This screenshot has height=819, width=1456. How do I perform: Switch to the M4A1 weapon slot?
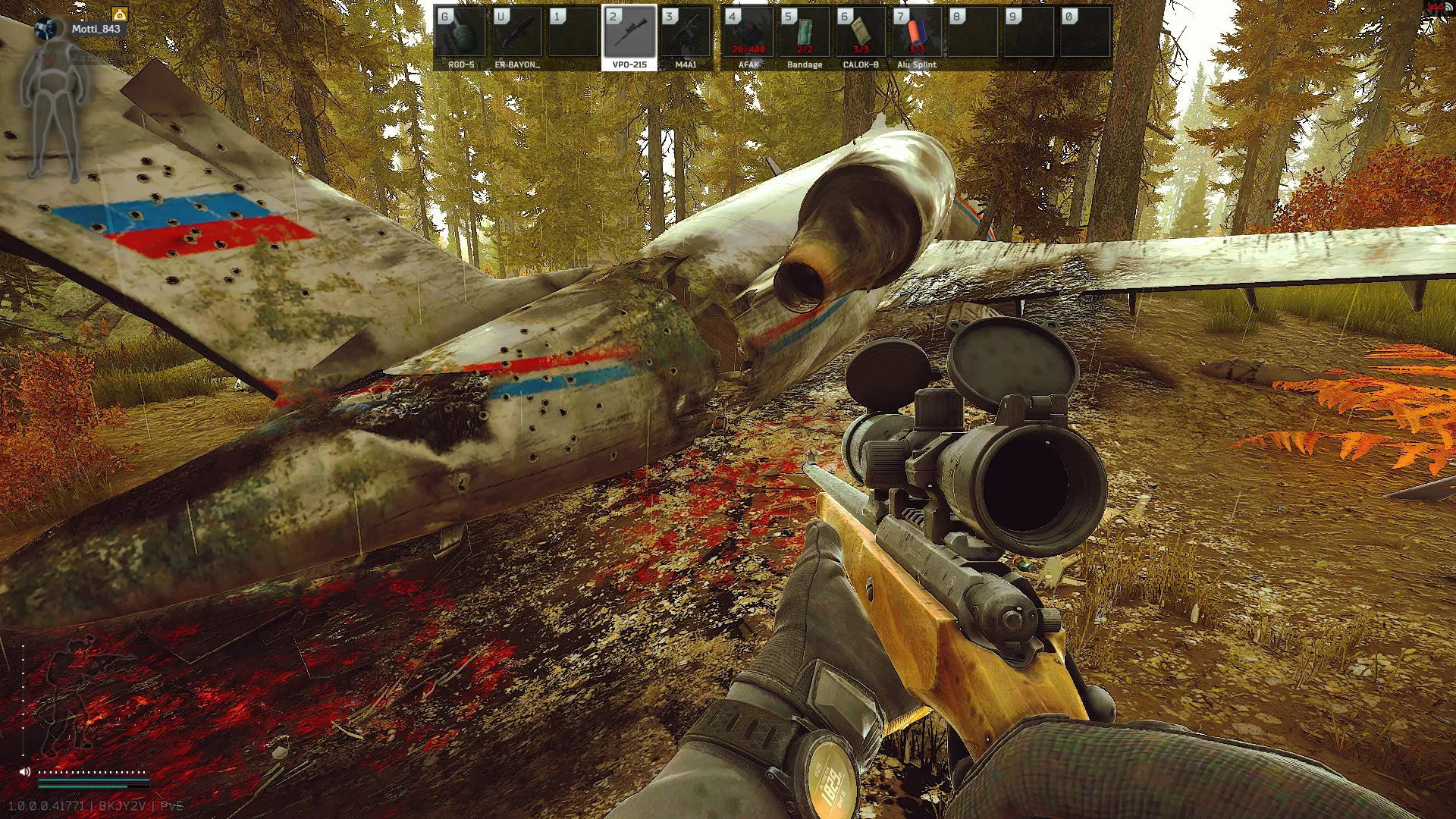686,37
